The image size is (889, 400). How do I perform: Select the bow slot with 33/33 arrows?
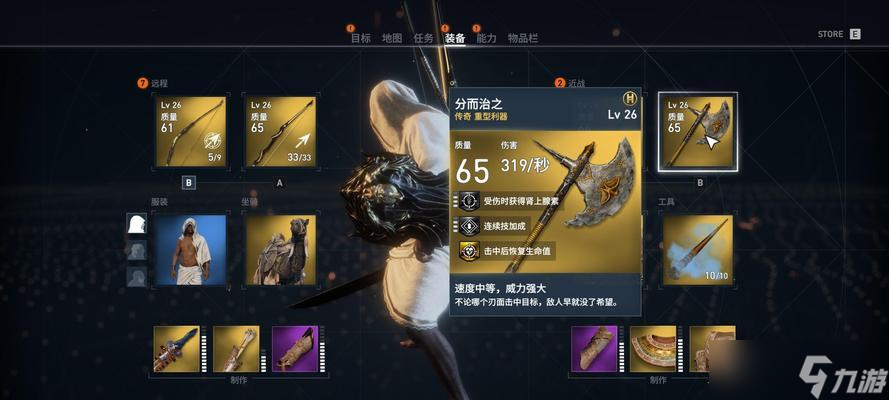[x=280, y=131]
